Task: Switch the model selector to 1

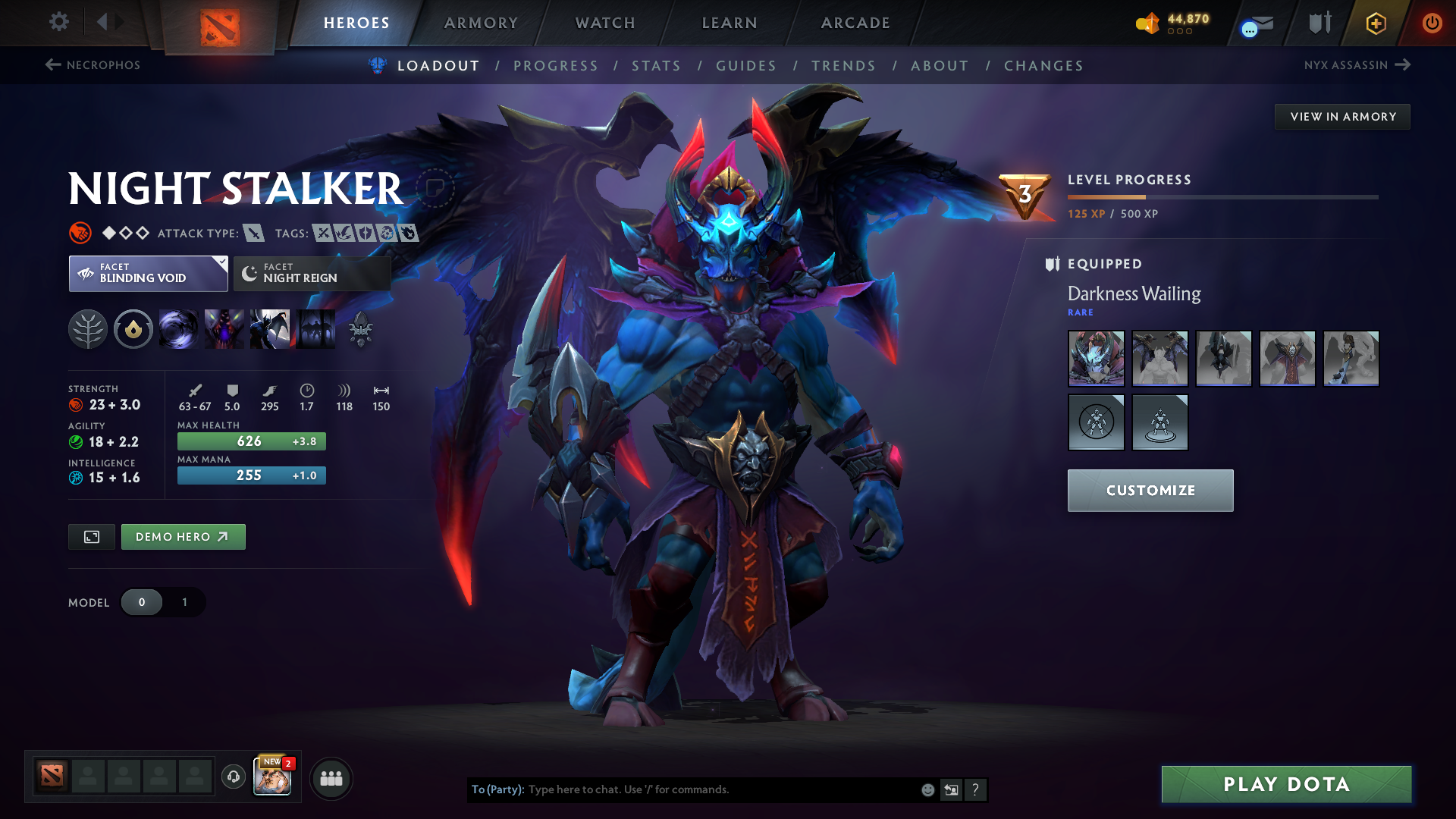Action: pyautogui.click(x=184, y=602)
